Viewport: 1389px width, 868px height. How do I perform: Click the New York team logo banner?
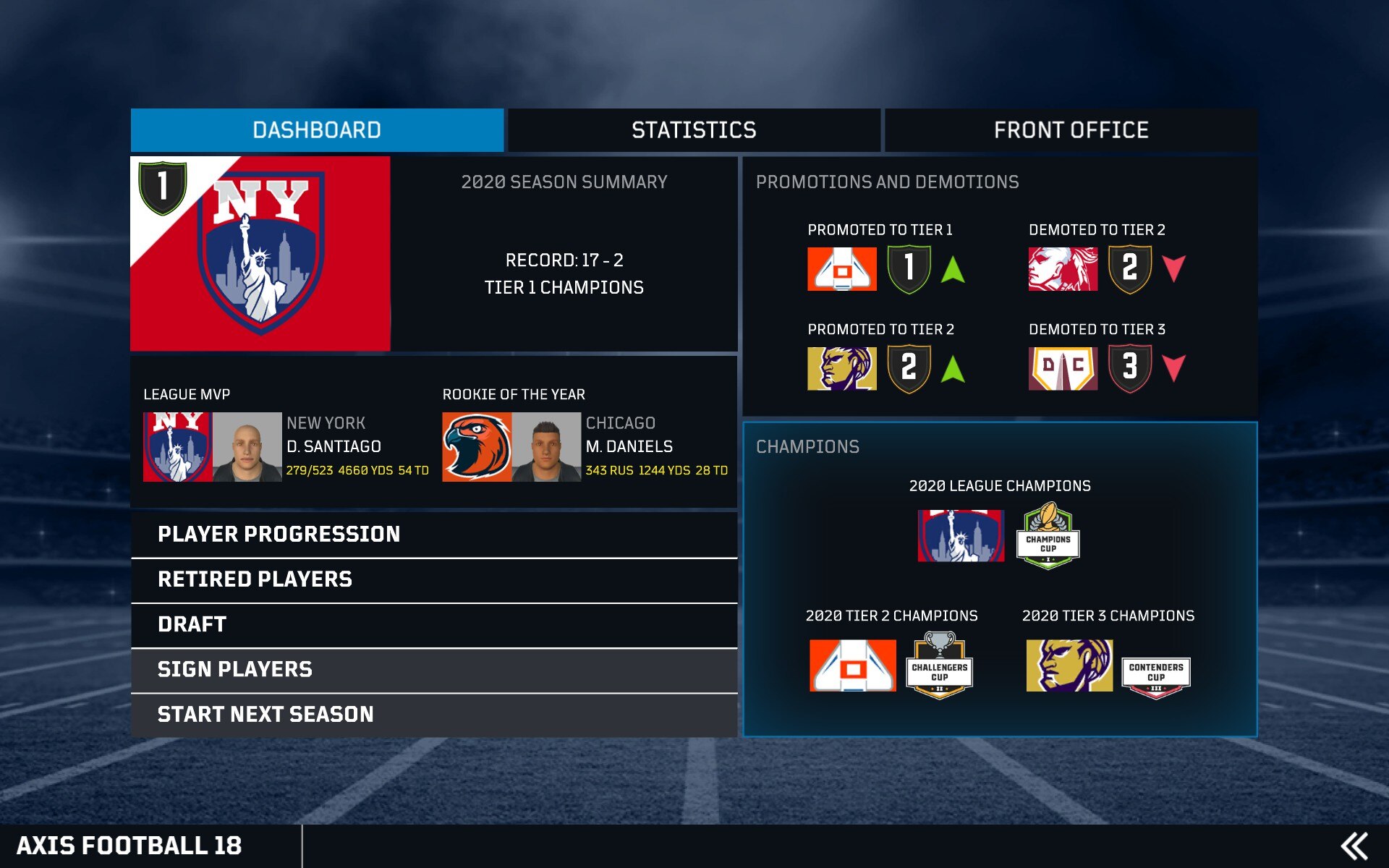click(x=260, y=254)
